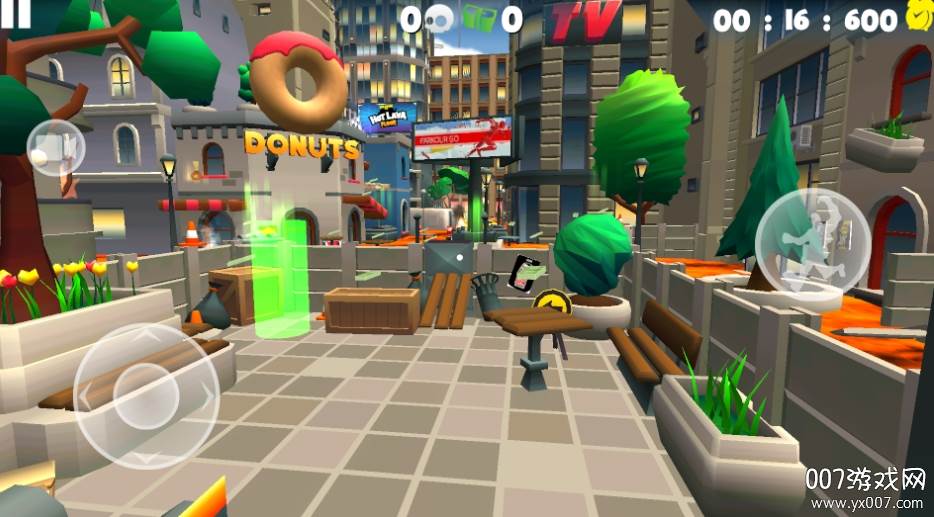Viewport: 934px width, 517px height.
Task: Tap the jumping figure action button
Action: [x=812, y=239]
